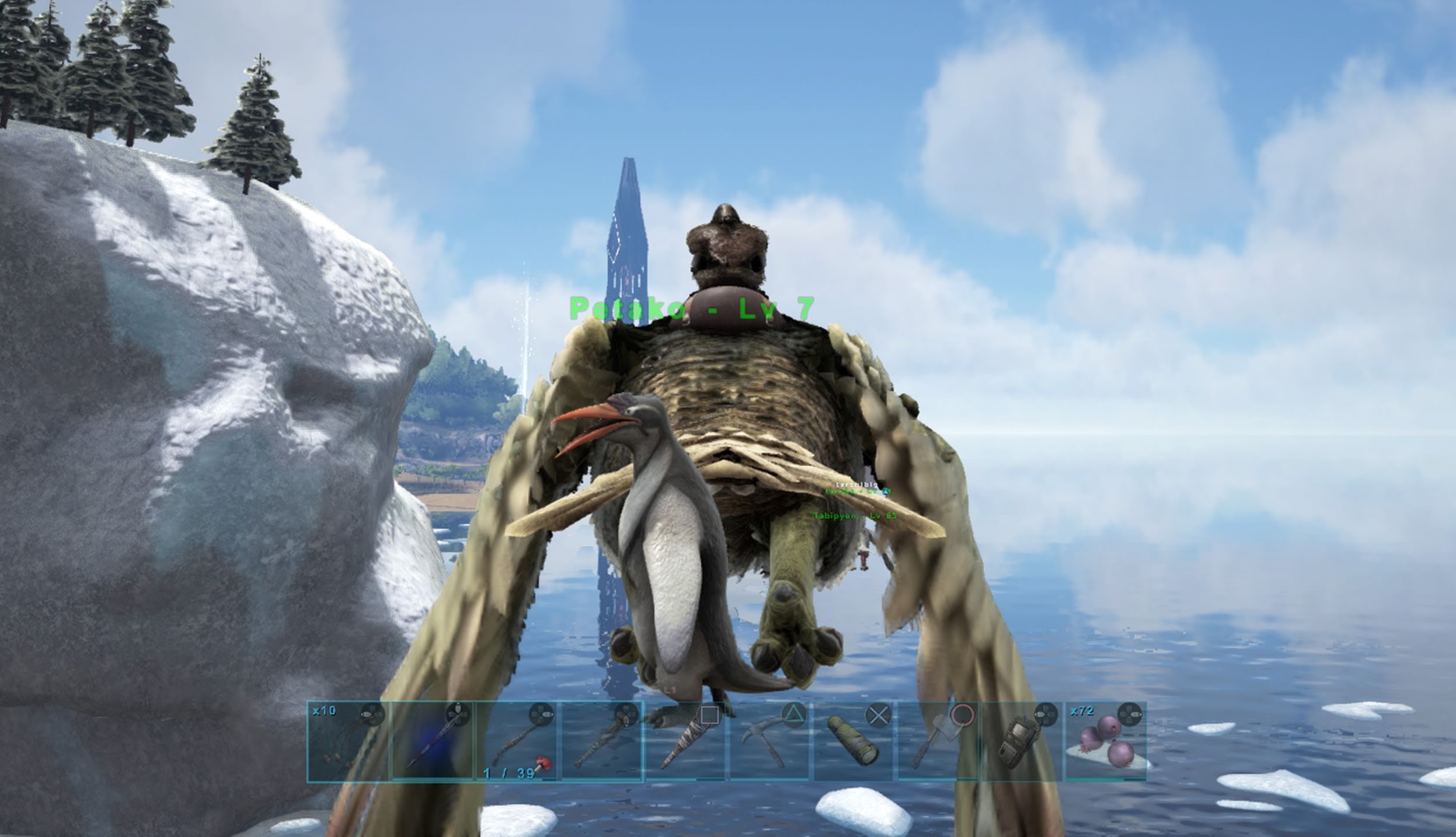Select the handheld GPS device slot
Image resolution: width=1456 pixels, height=837 pixels.
(x=1022, y=741)
